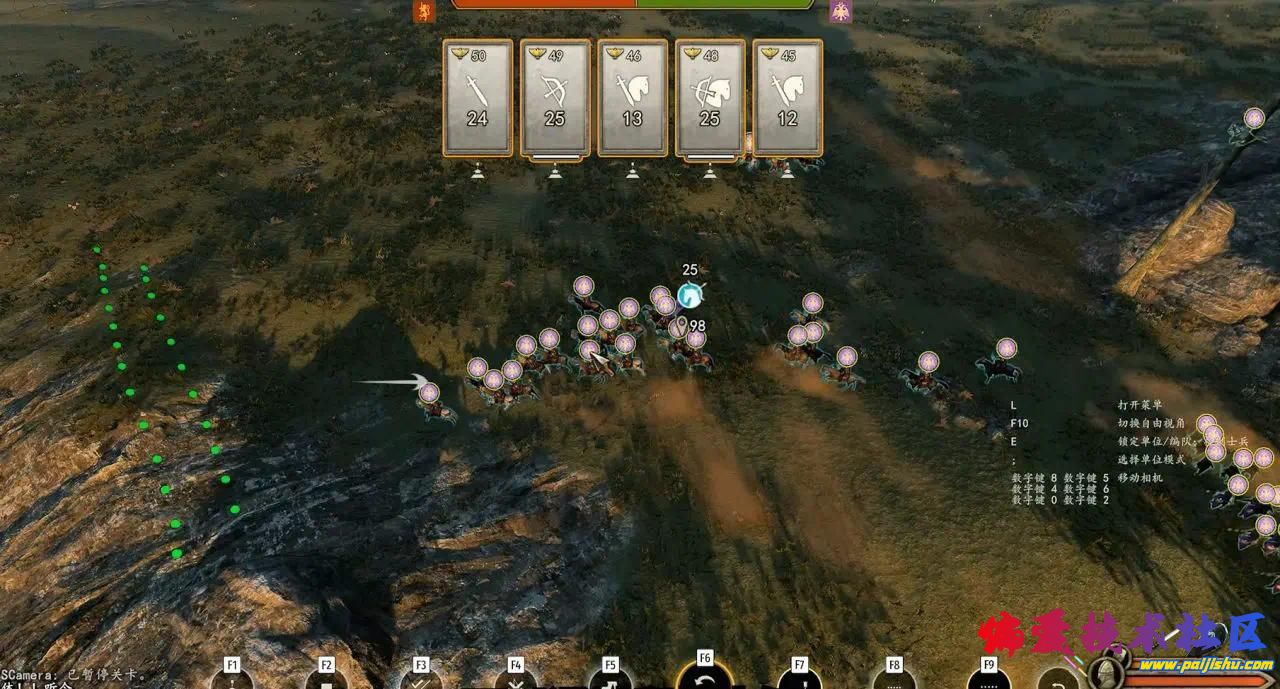Image resolution: width=1280 pixels, height=689 pixels.
Task: Click the red lion faction banner
Action: (x=424, y=11)
